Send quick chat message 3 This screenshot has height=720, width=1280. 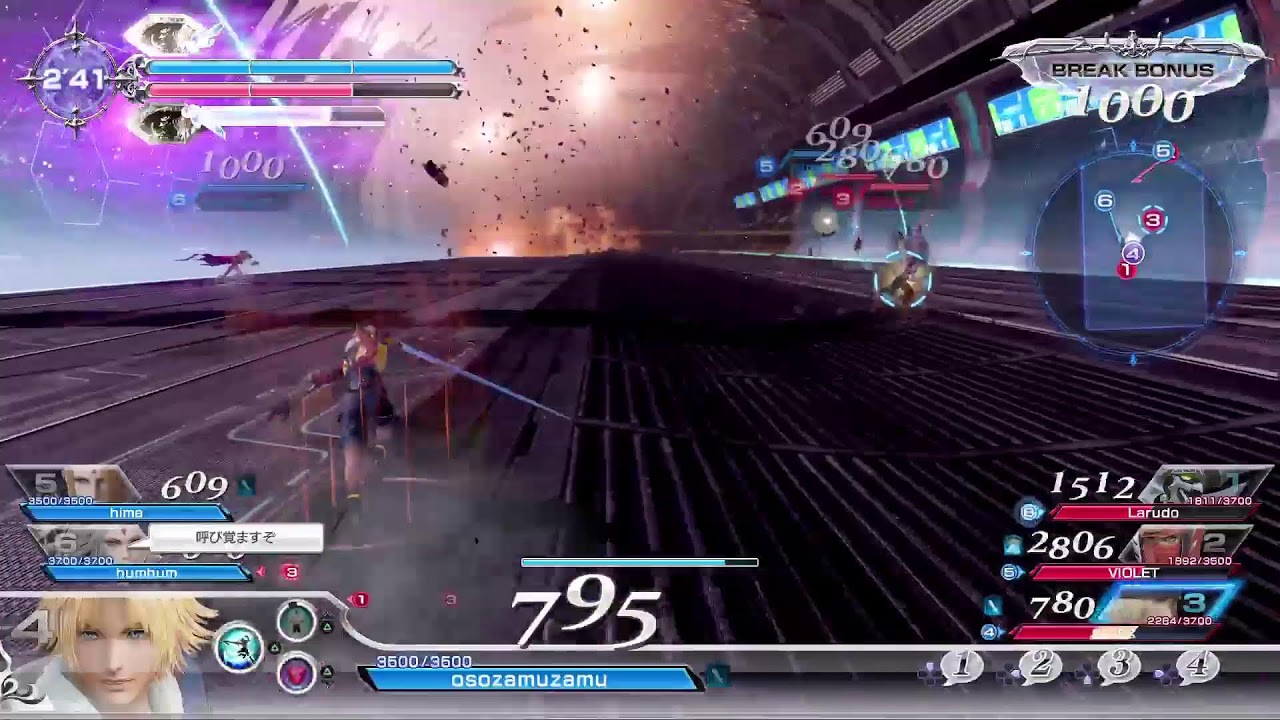coord(1118,665)
